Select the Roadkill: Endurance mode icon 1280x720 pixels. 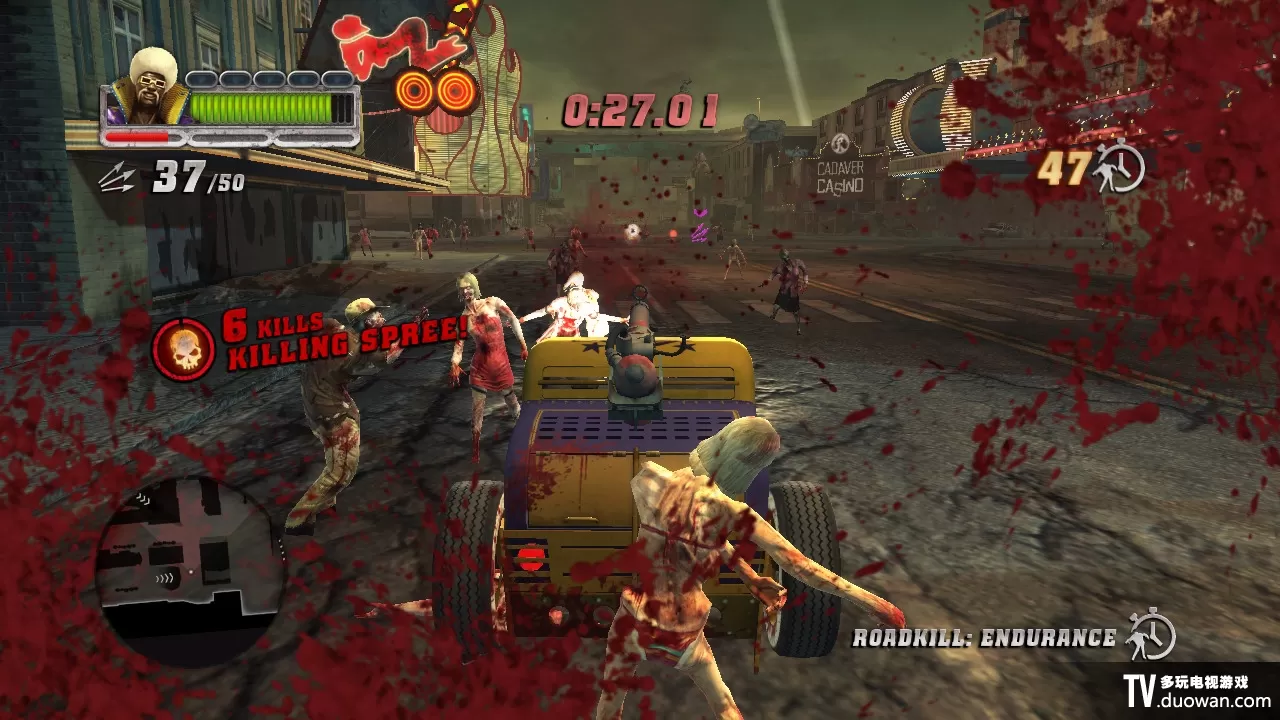1150,636
